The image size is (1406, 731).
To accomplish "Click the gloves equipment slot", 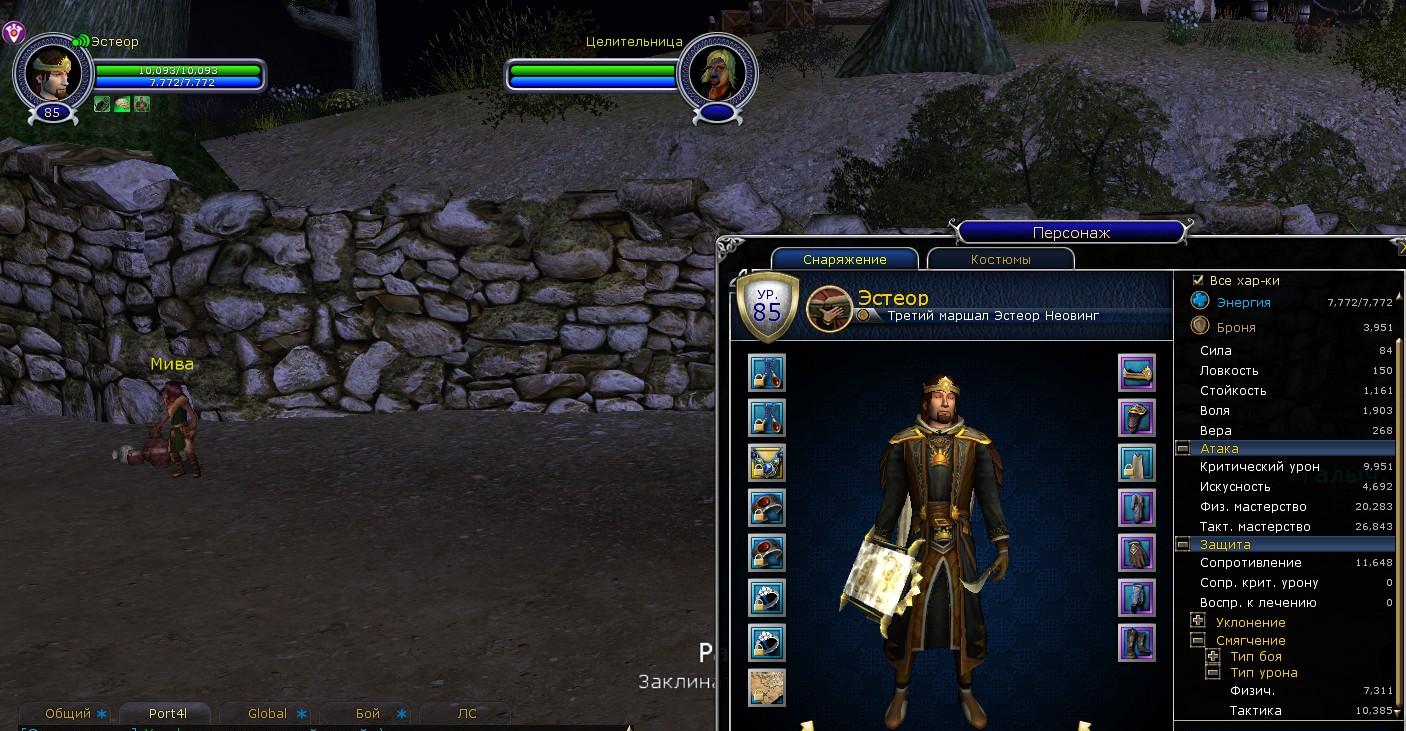I will [x=1137, y=553].
